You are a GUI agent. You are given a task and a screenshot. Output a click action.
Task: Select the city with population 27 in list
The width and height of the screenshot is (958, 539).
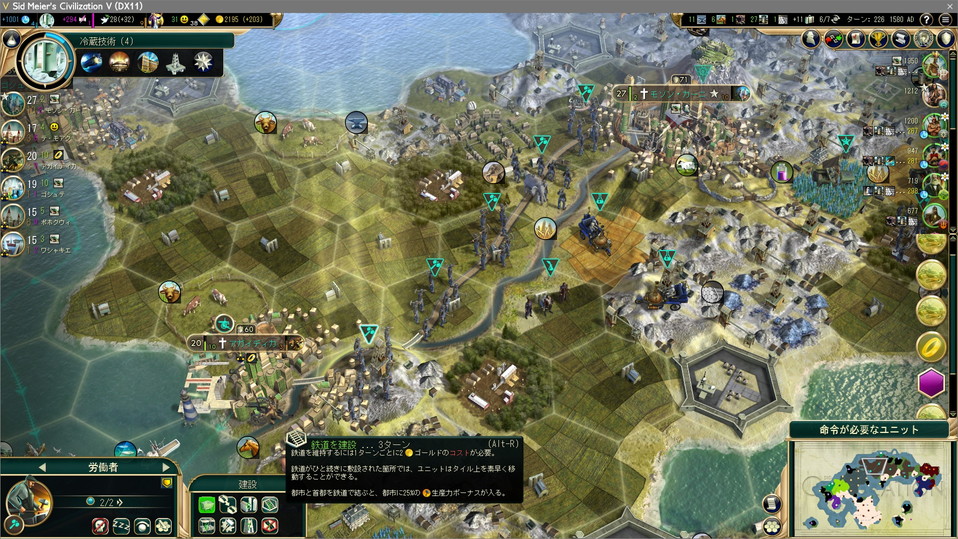[14, 103]
